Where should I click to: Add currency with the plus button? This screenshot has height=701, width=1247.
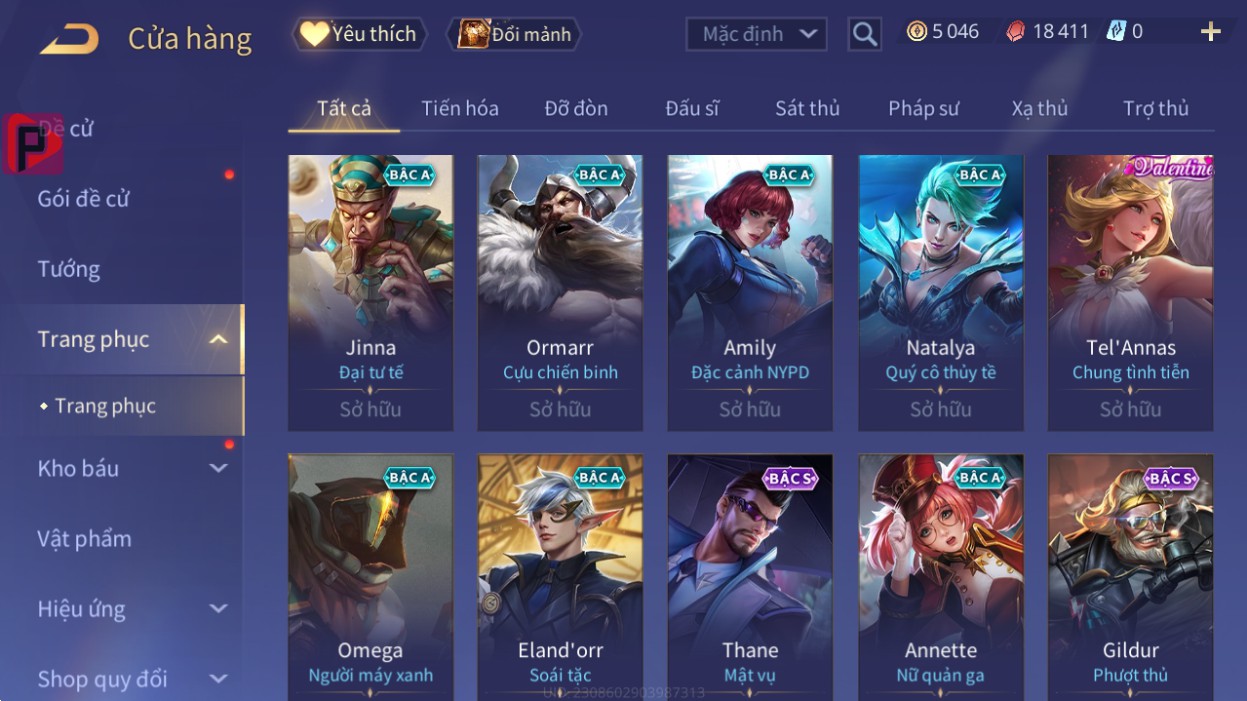coord(1210,32)
